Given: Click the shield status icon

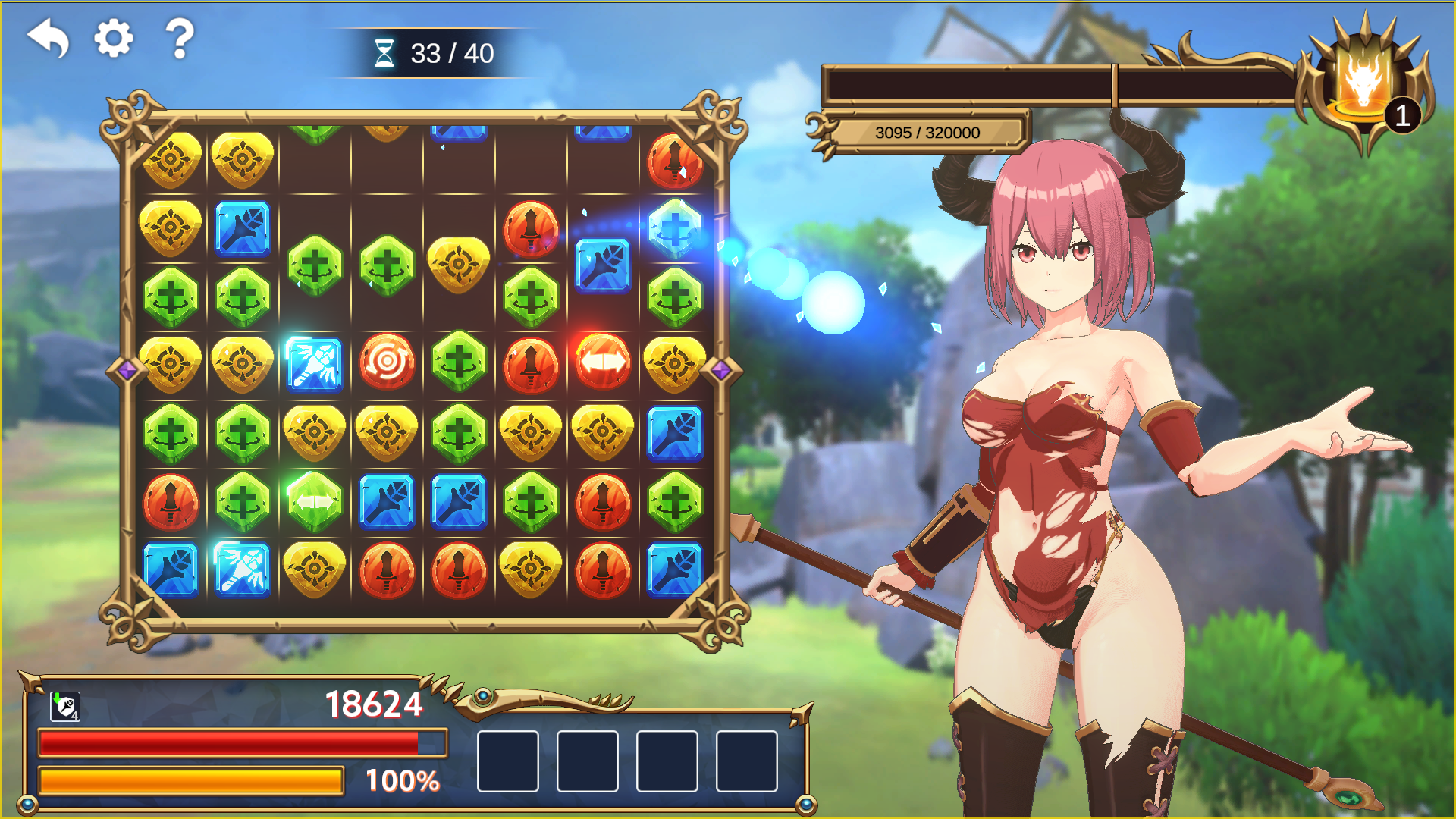Looking at the screenshot, I should (65, 706).
